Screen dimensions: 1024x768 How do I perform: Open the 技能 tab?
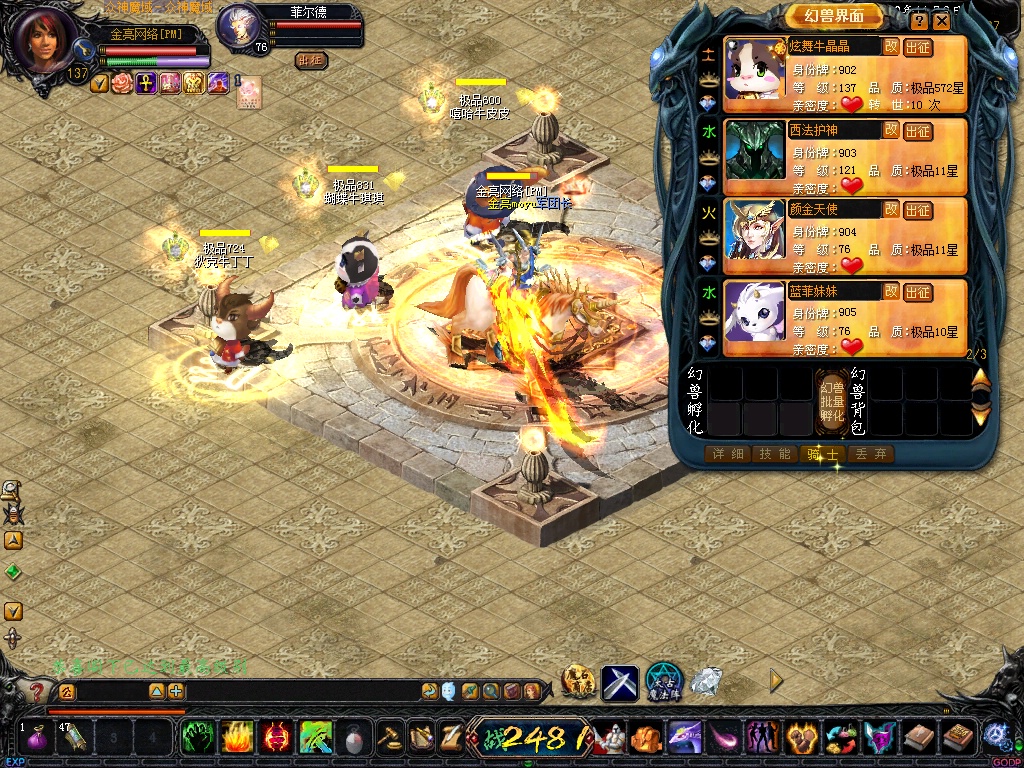774,454
